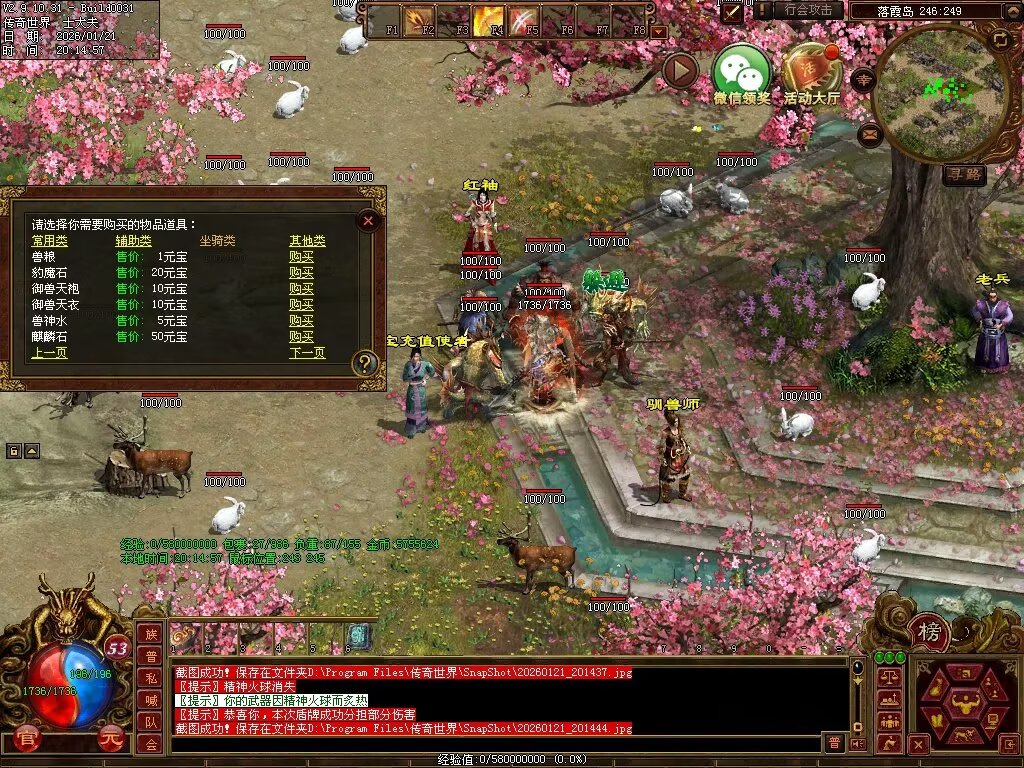
Task: Open the mail envelope icon beside minimap
Action: point(870,133)
